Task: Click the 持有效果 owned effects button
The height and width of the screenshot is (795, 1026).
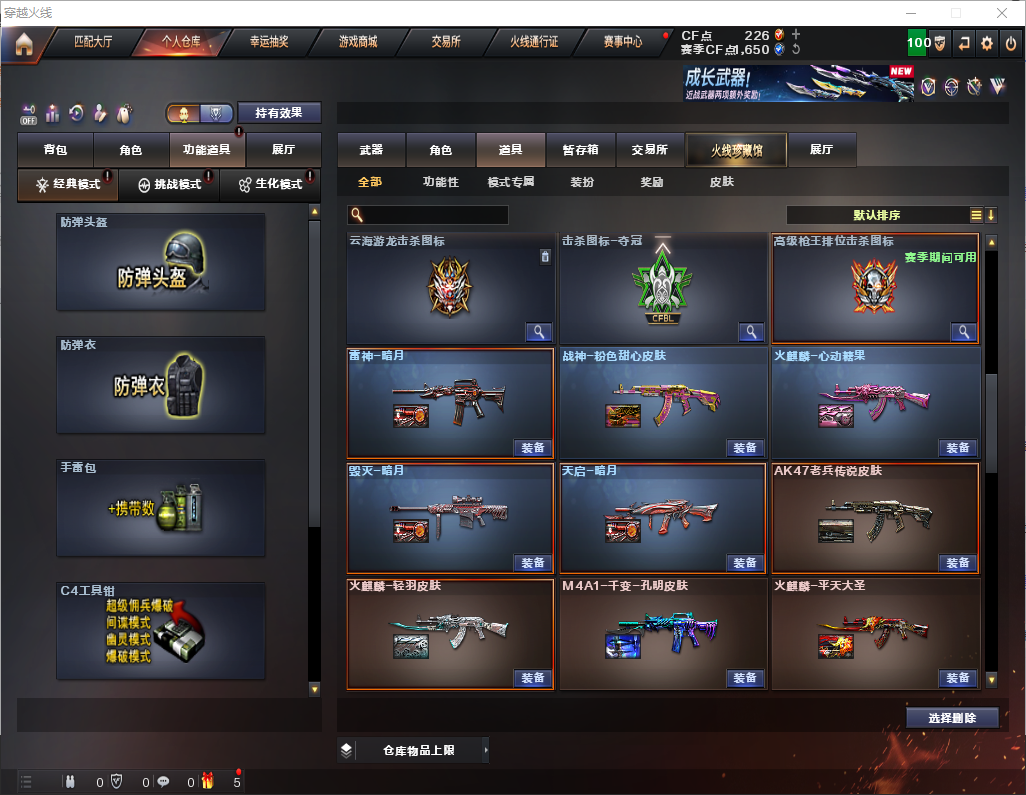Action: click(x=278, y=113)
